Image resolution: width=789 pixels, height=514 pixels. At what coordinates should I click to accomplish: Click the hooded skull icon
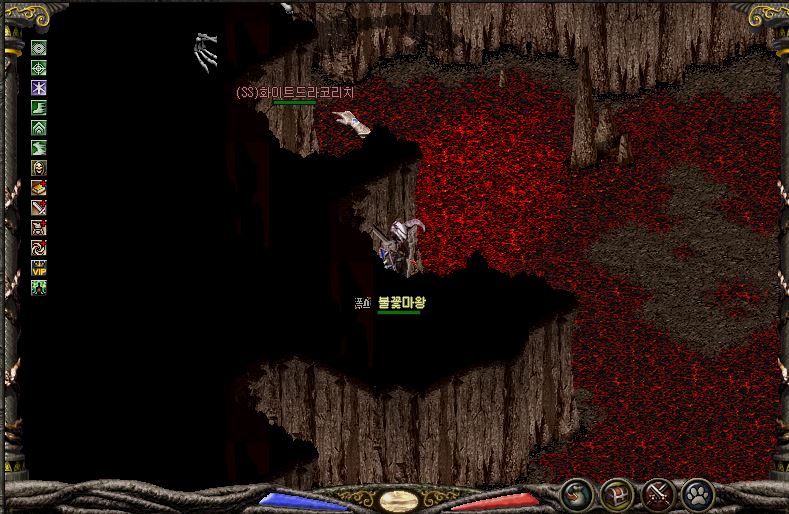[39, 168]
